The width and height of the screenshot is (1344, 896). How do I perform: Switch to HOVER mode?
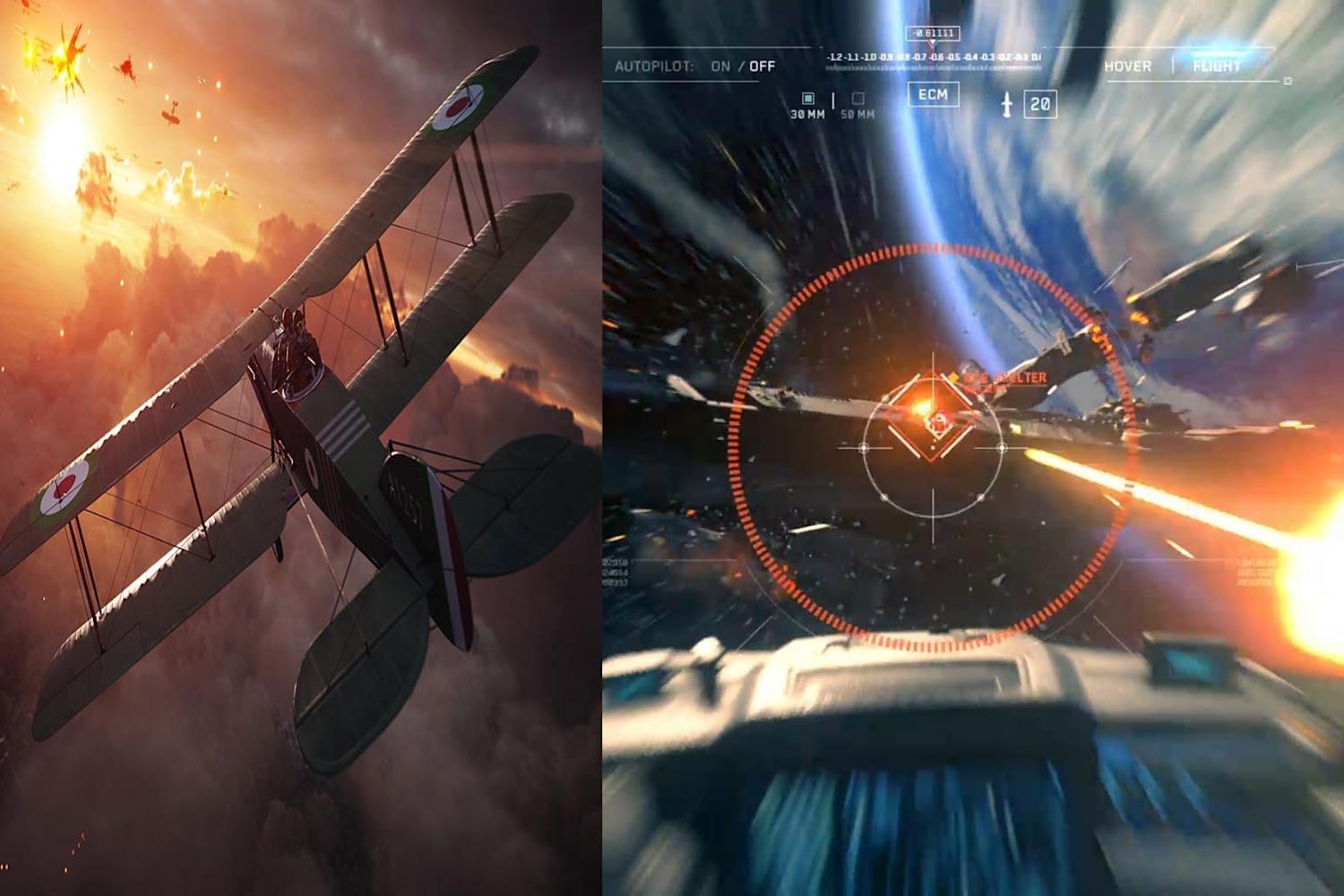1128,65
